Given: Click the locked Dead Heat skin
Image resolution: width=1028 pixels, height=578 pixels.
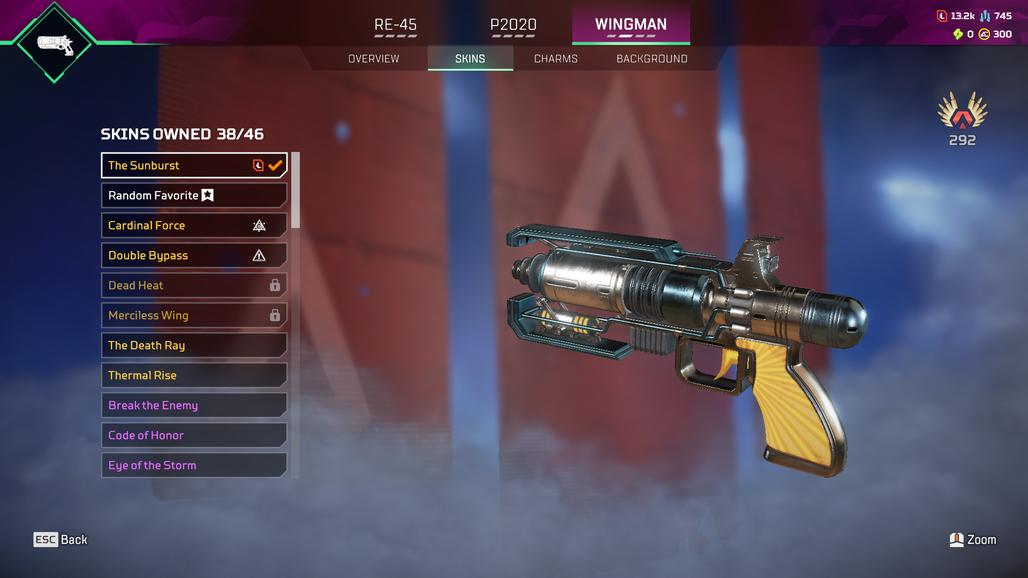Looking at the screenshot, I should (x=194, y=285).
